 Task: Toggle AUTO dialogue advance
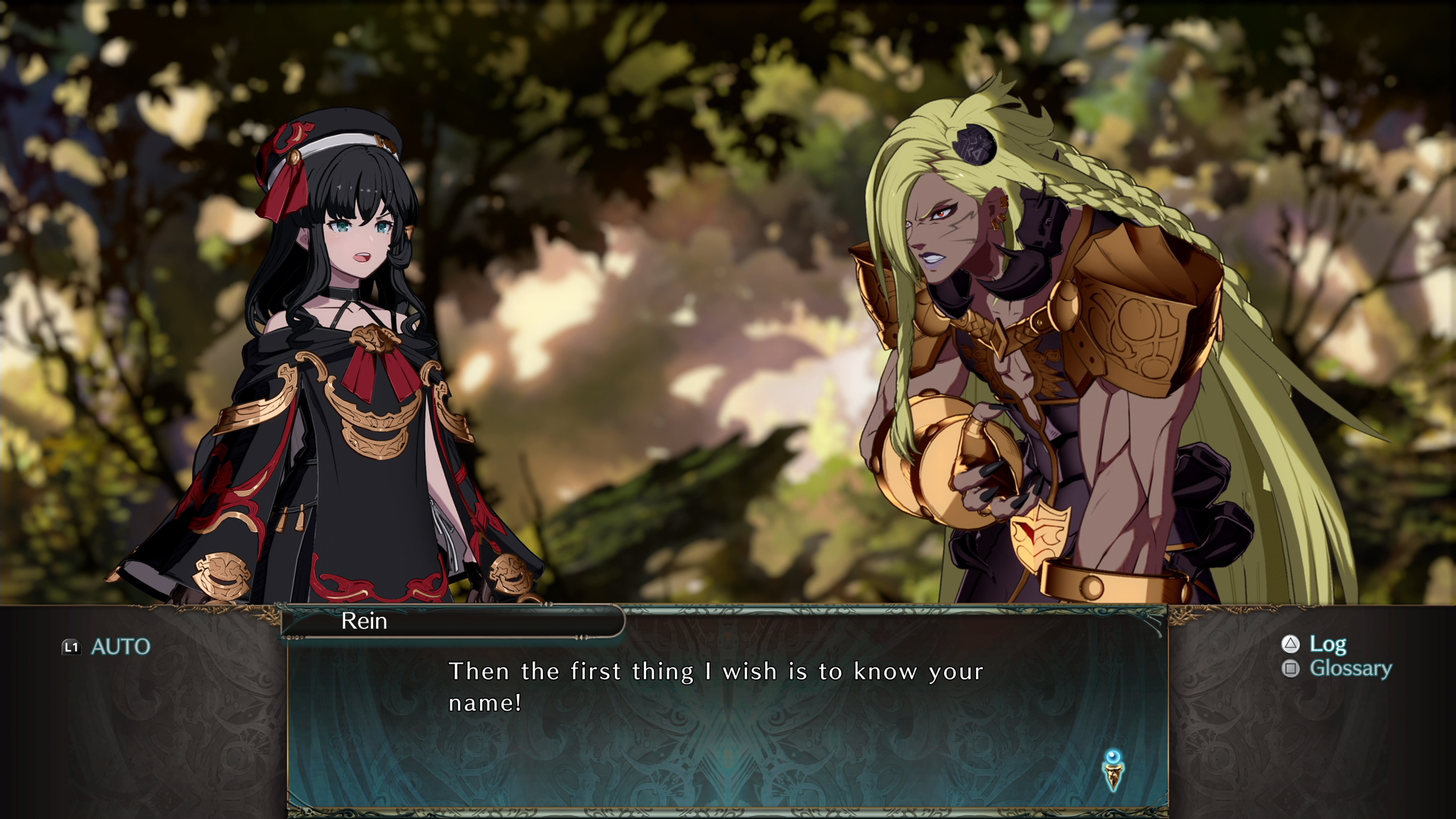tap(107, 647)
